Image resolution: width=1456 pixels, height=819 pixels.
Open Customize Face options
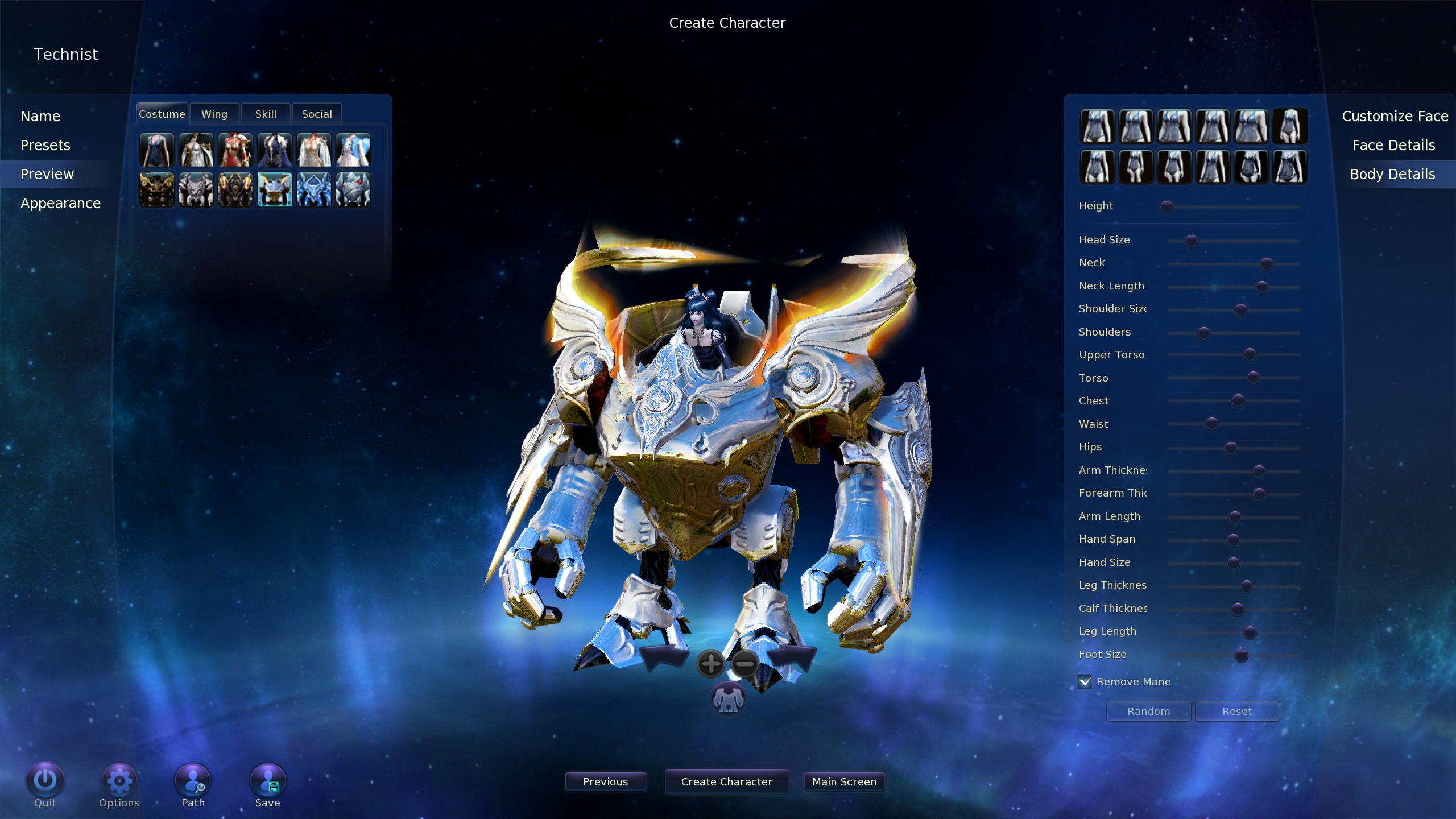click(1395, 116)
